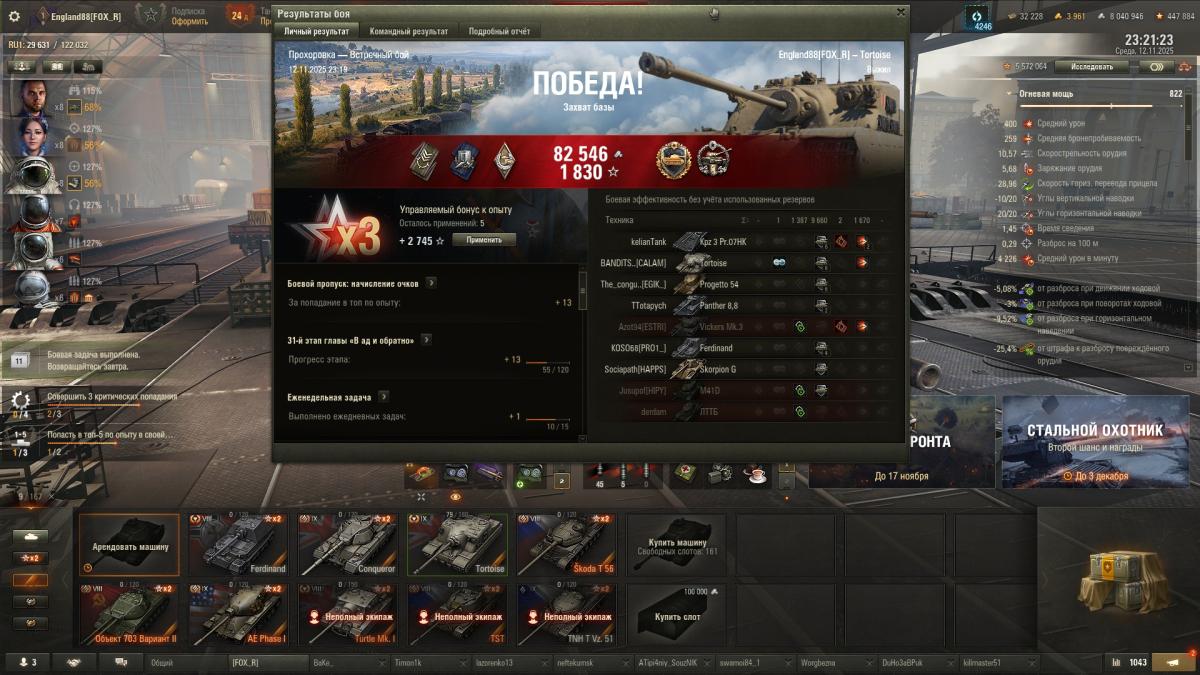
Task: Choose the Conqueror tank in the carousel
Action: [348, 544]
